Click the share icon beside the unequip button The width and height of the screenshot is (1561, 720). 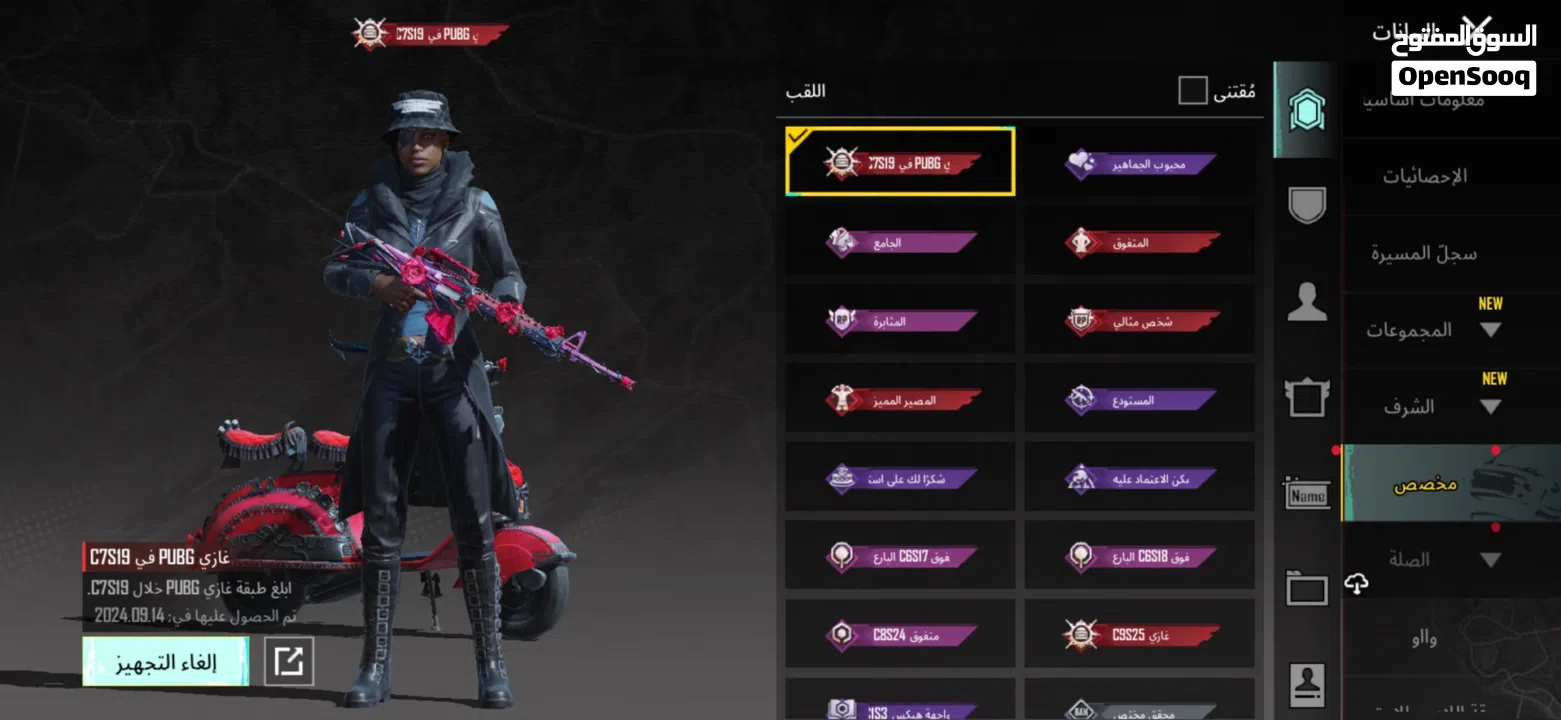point(289,661)
